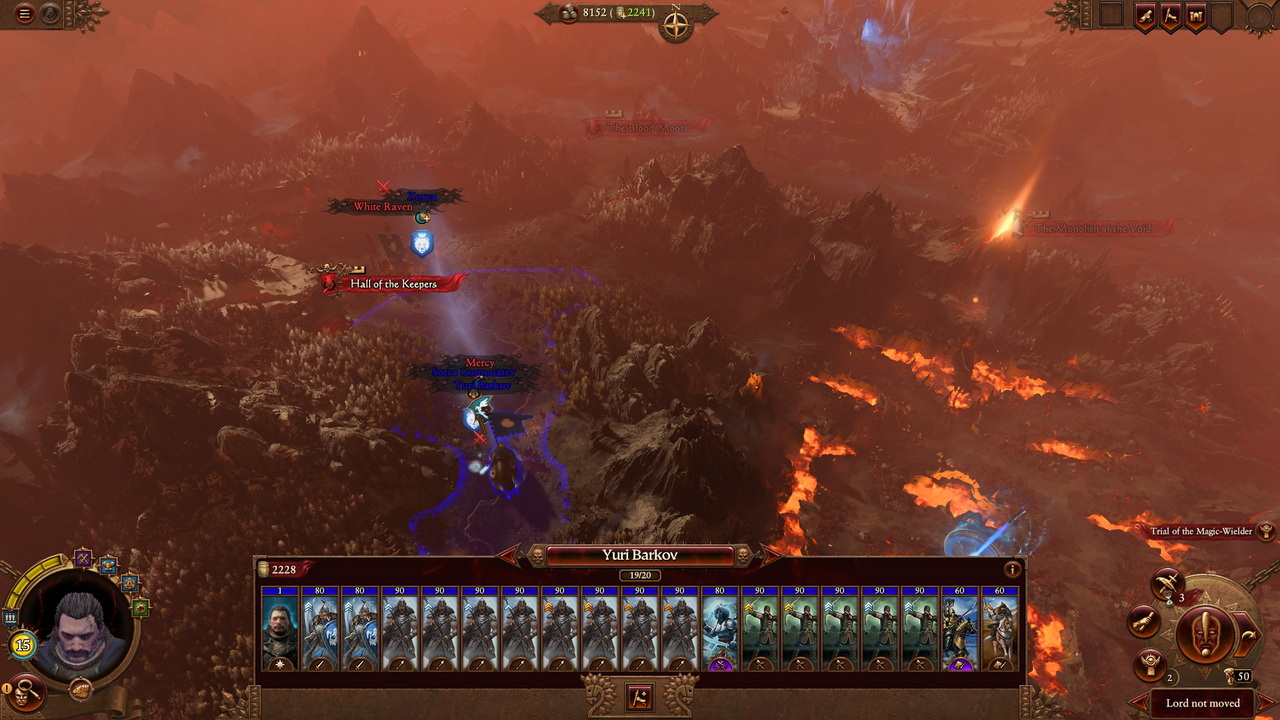Skip to the next pending notification arrow
The image size is (1280, 720).
pos(1265,703)
